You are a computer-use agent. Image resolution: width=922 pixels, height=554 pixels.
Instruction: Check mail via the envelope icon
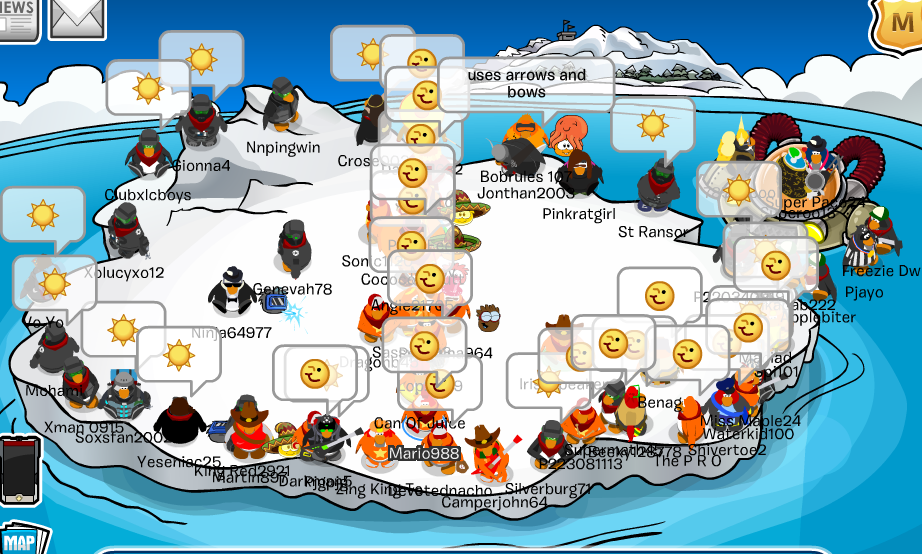click(77, 17)
